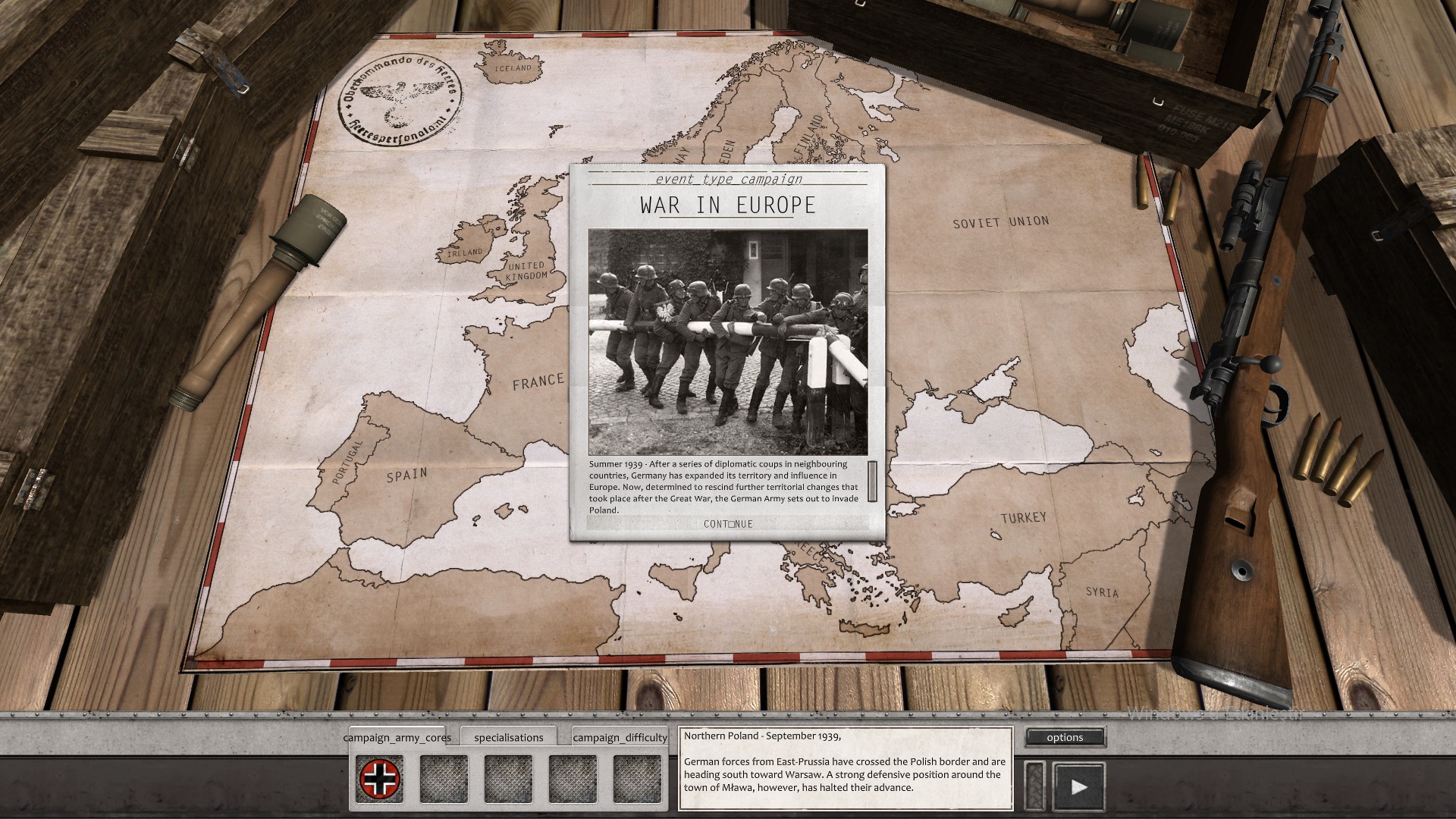Open the options menu
This screenshot has height=819, width=1456.
(x=1065, y=737)
